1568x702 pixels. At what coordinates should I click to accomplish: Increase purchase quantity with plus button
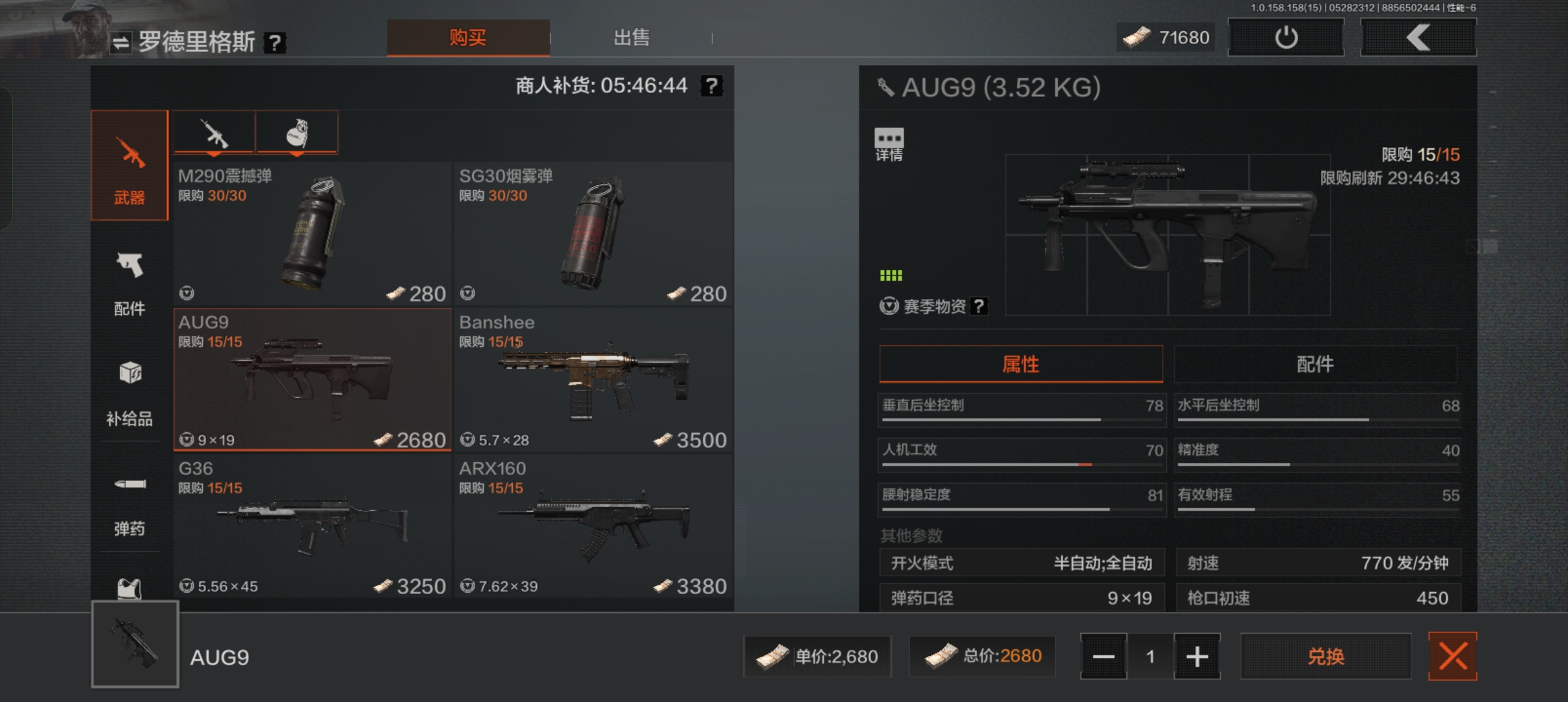(x=1197, y=656)
